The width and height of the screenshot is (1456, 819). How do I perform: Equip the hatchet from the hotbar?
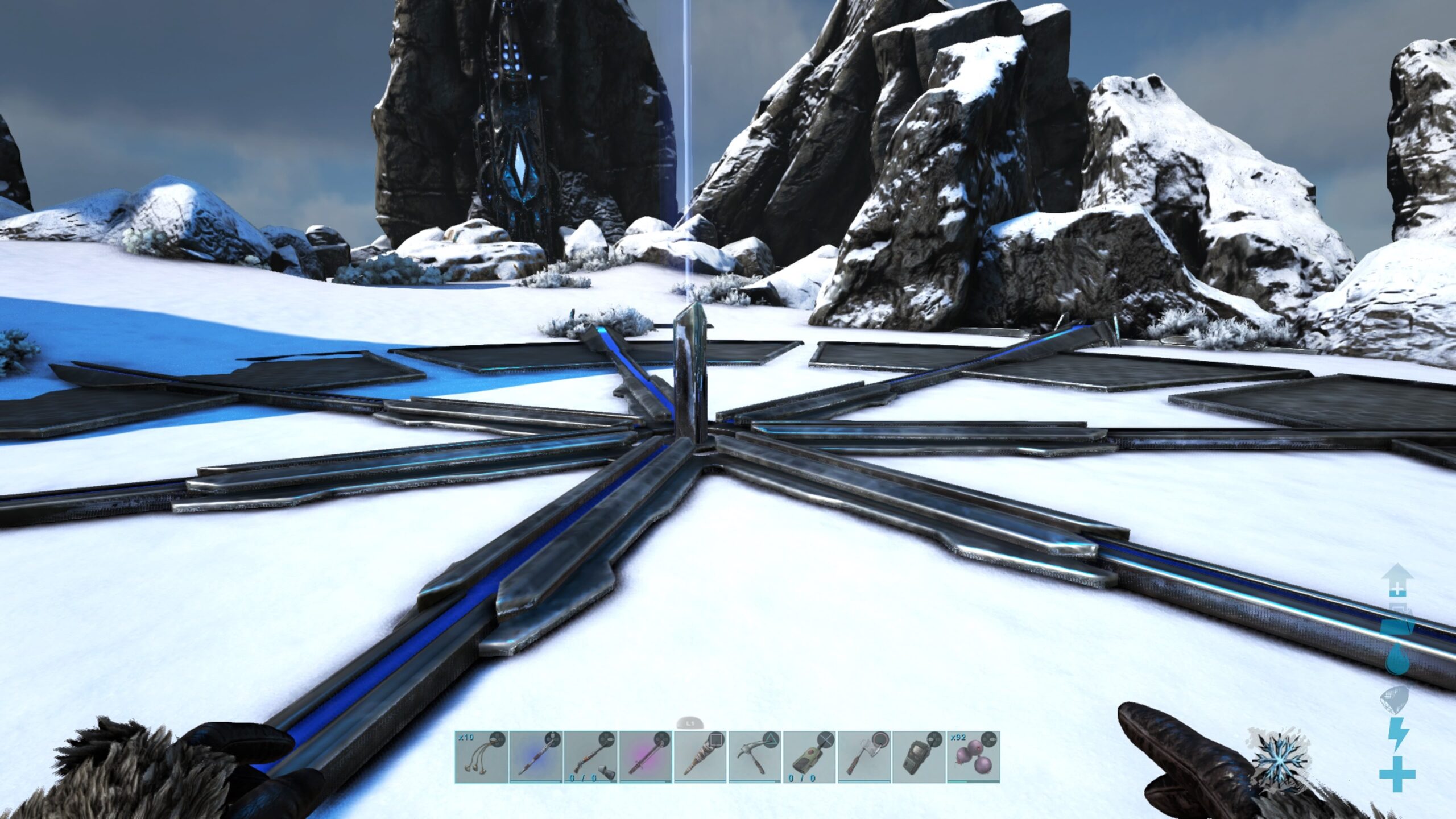tap(863, 756)
